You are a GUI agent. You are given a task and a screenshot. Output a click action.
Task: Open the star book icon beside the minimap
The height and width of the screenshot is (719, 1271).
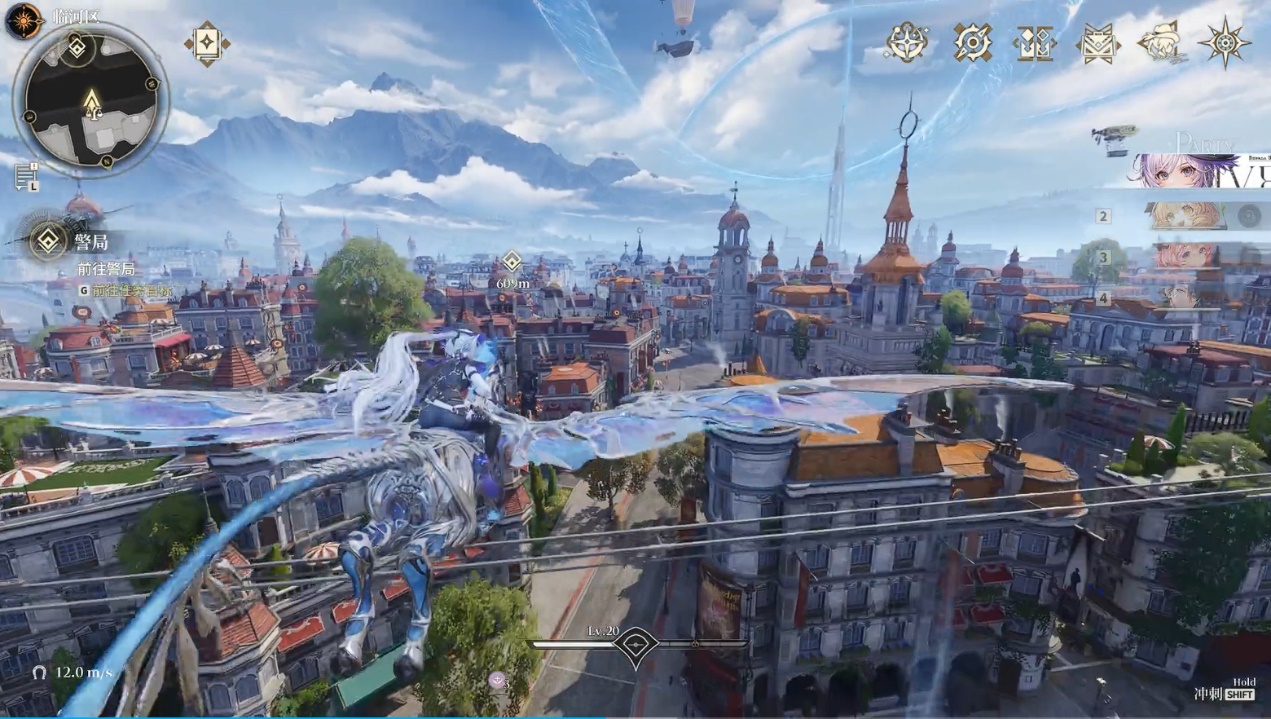point(207,44)
